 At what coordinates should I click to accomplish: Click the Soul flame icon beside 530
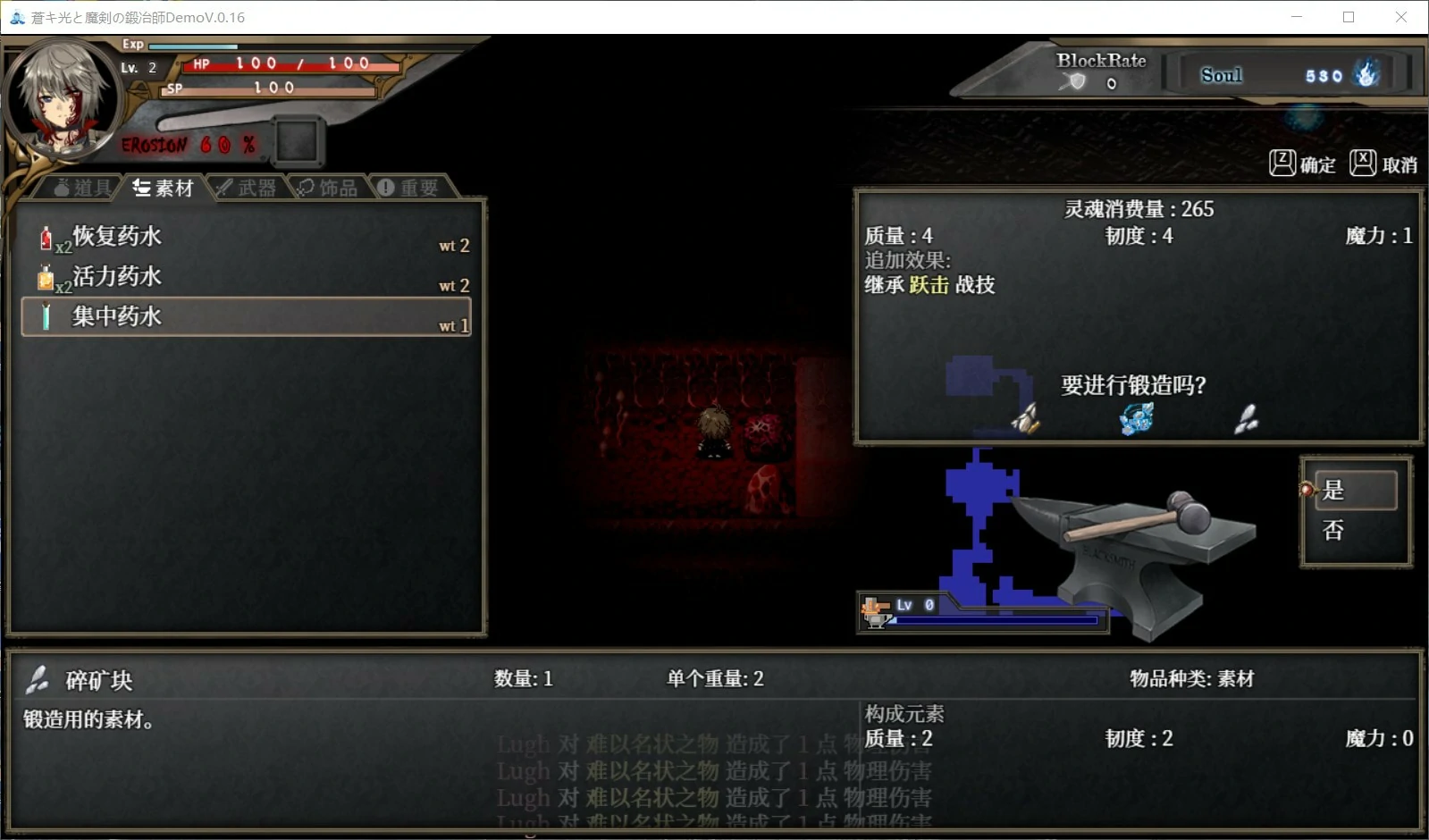(1366, 75)
